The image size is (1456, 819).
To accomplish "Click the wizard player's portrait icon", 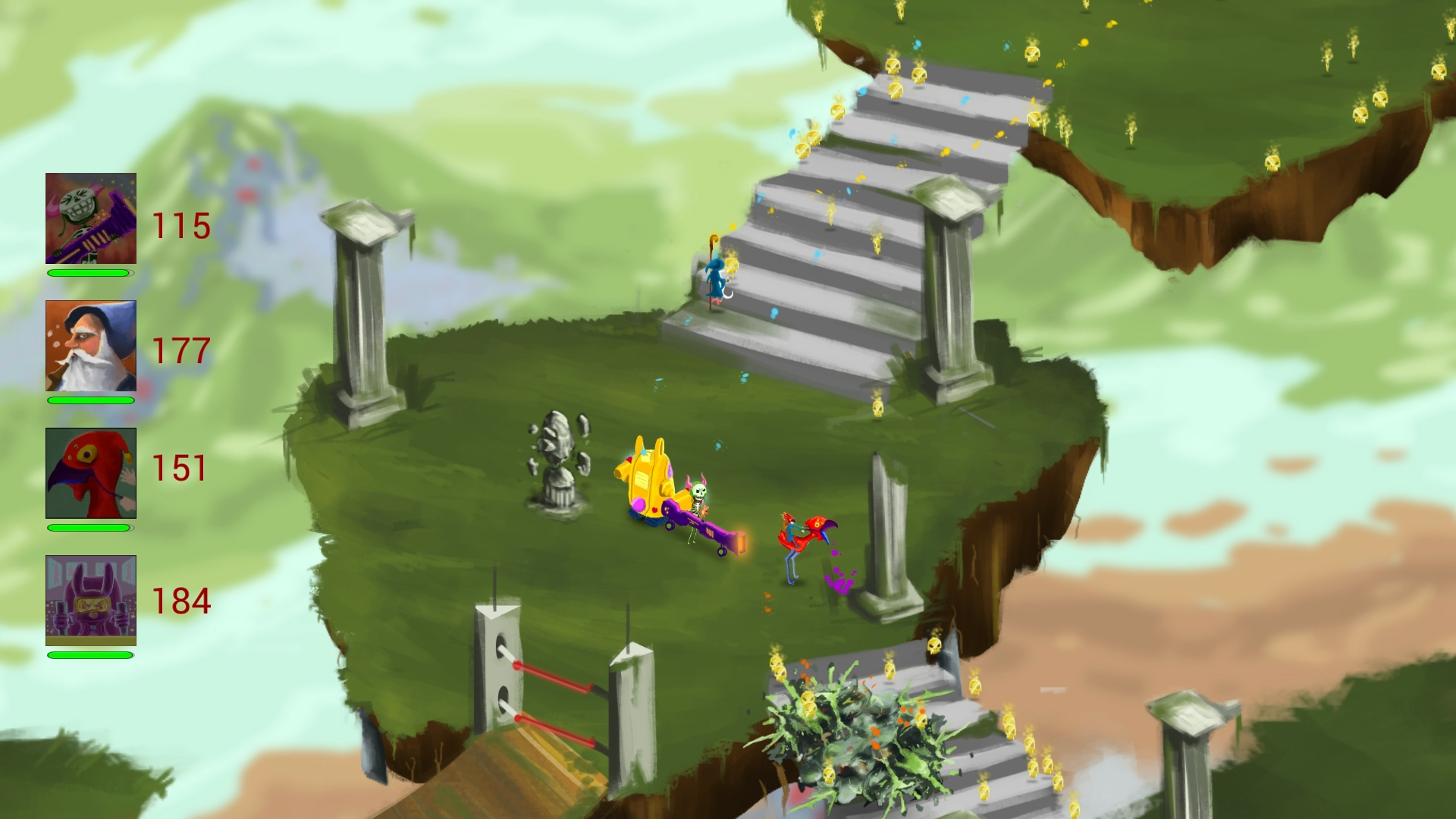I will point(90,345).
